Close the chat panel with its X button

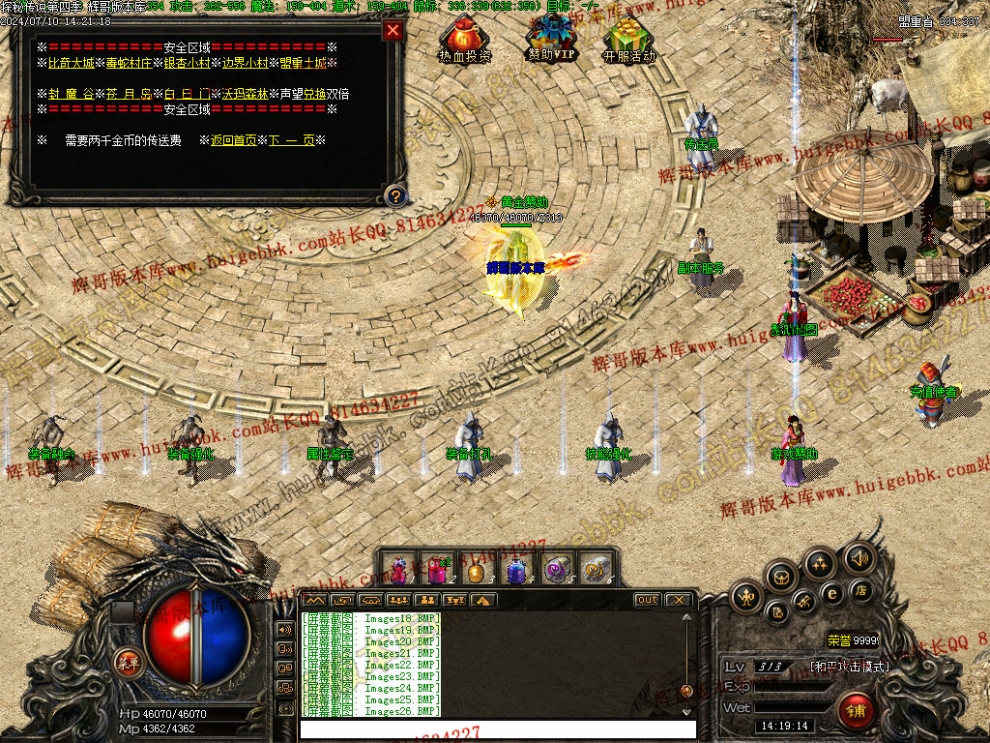click(x=678, y=600)
